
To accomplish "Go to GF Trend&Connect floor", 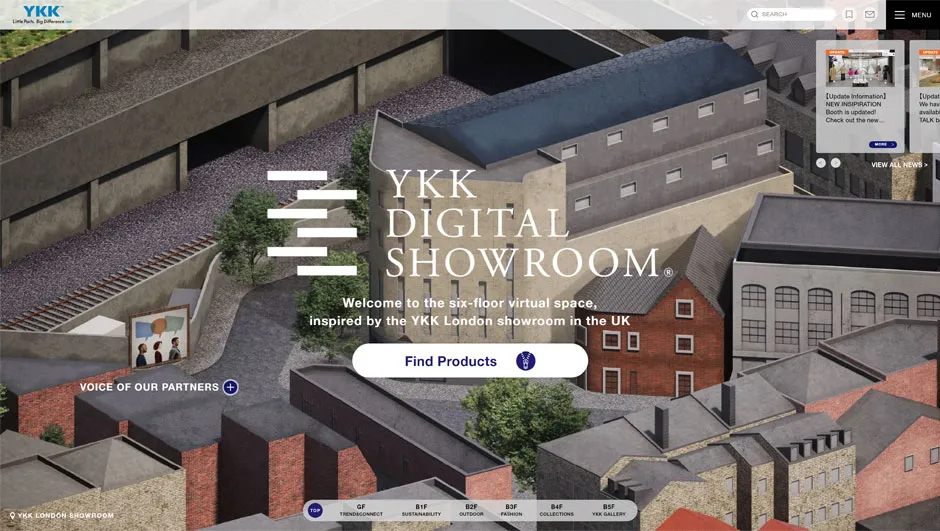I will click(361, 510).
